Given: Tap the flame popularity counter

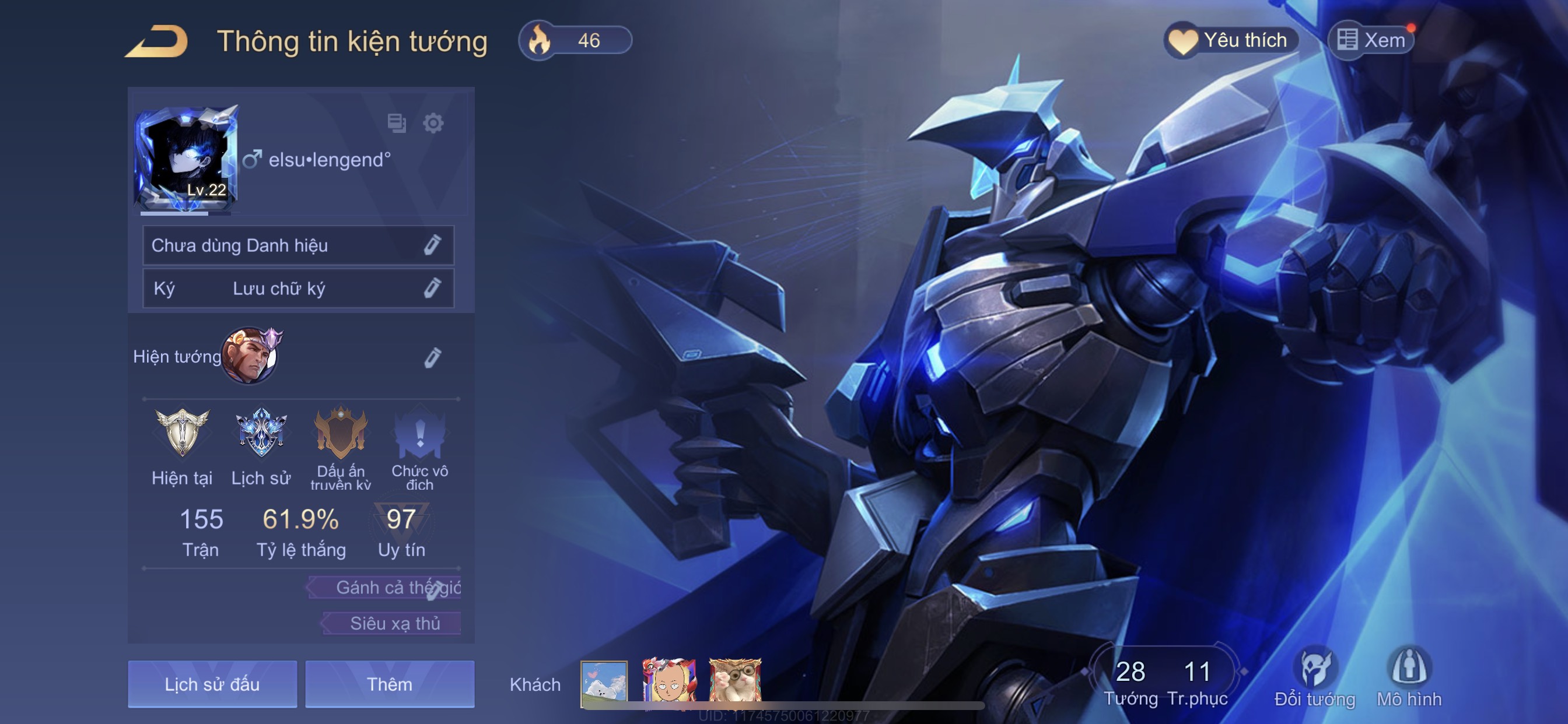Looking at the screenshot, I should 575,41.
